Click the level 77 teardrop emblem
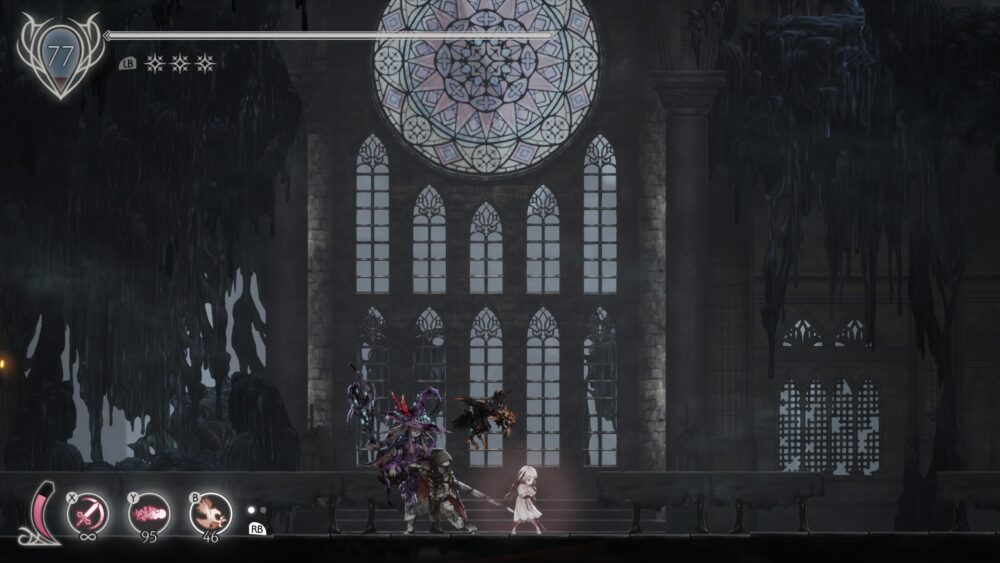1000x563 pixels. click(61, 56)
